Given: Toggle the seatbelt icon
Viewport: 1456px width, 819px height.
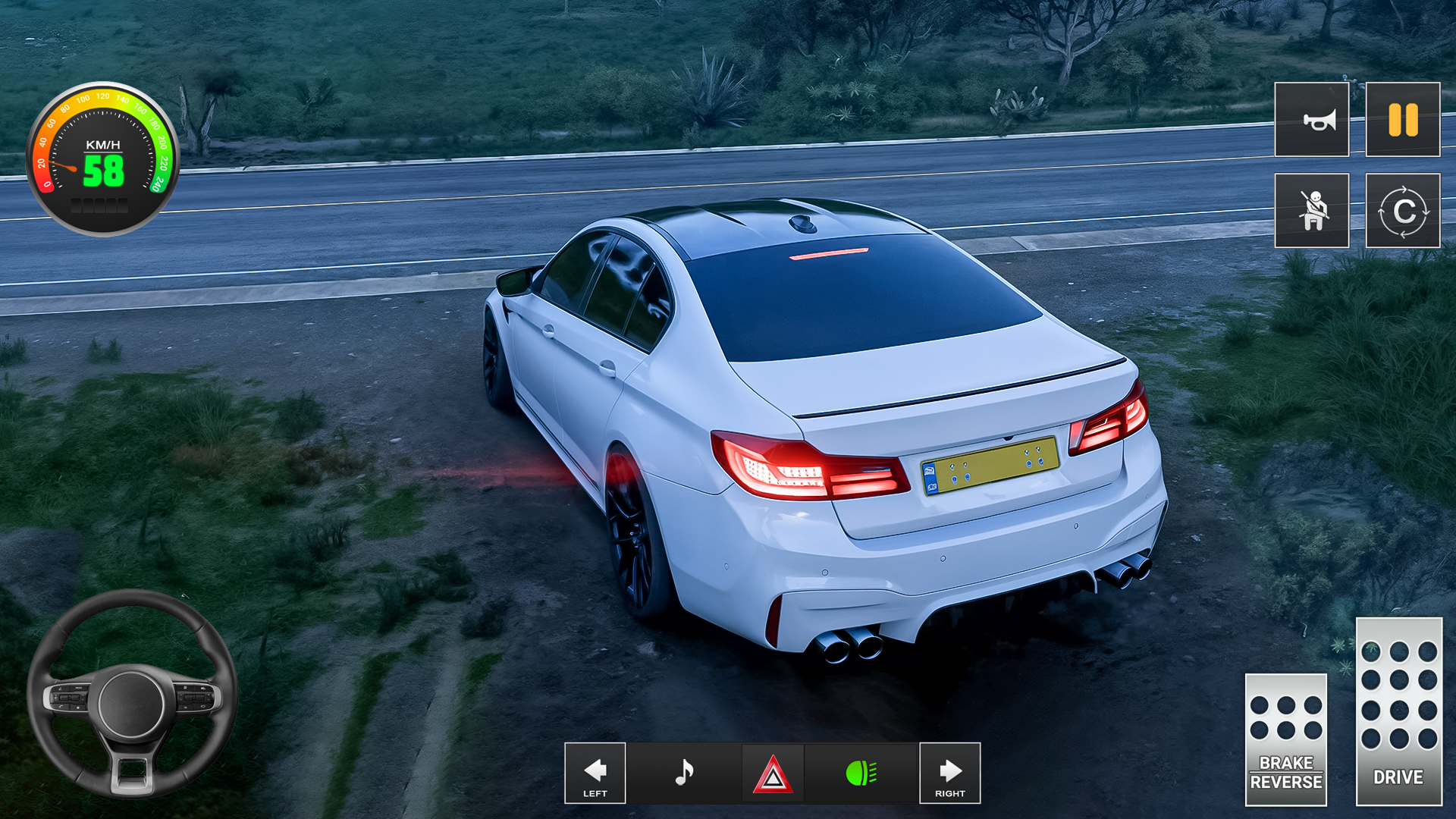Looking at the screenshot, I should [x=1311, y=210].
